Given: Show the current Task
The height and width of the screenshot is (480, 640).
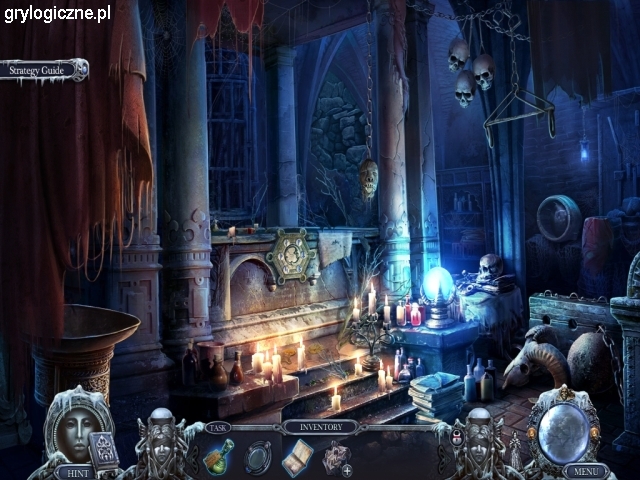Looking at the screenshot, I should pos(218,427).
